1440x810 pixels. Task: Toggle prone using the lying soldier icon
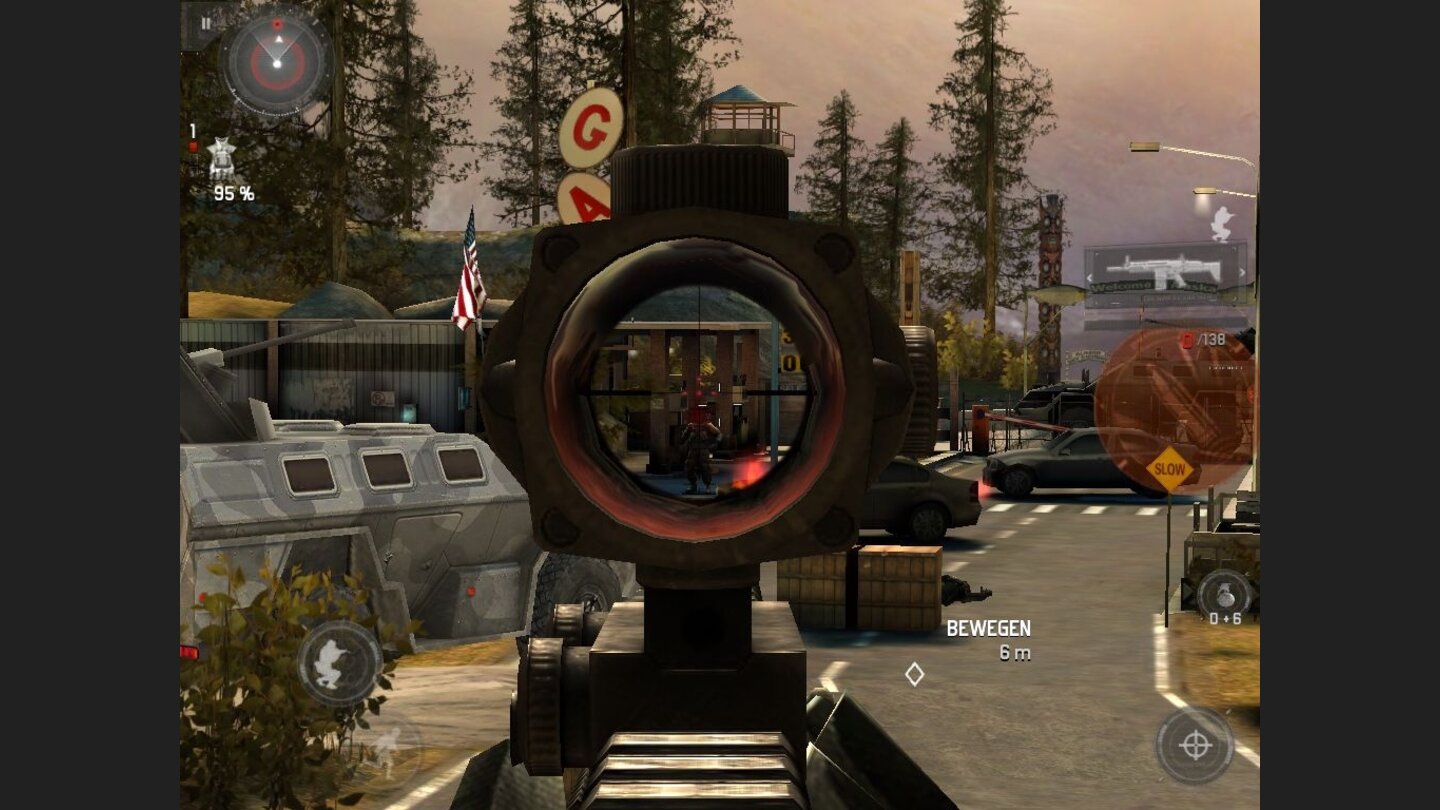(x=388, y=753)
